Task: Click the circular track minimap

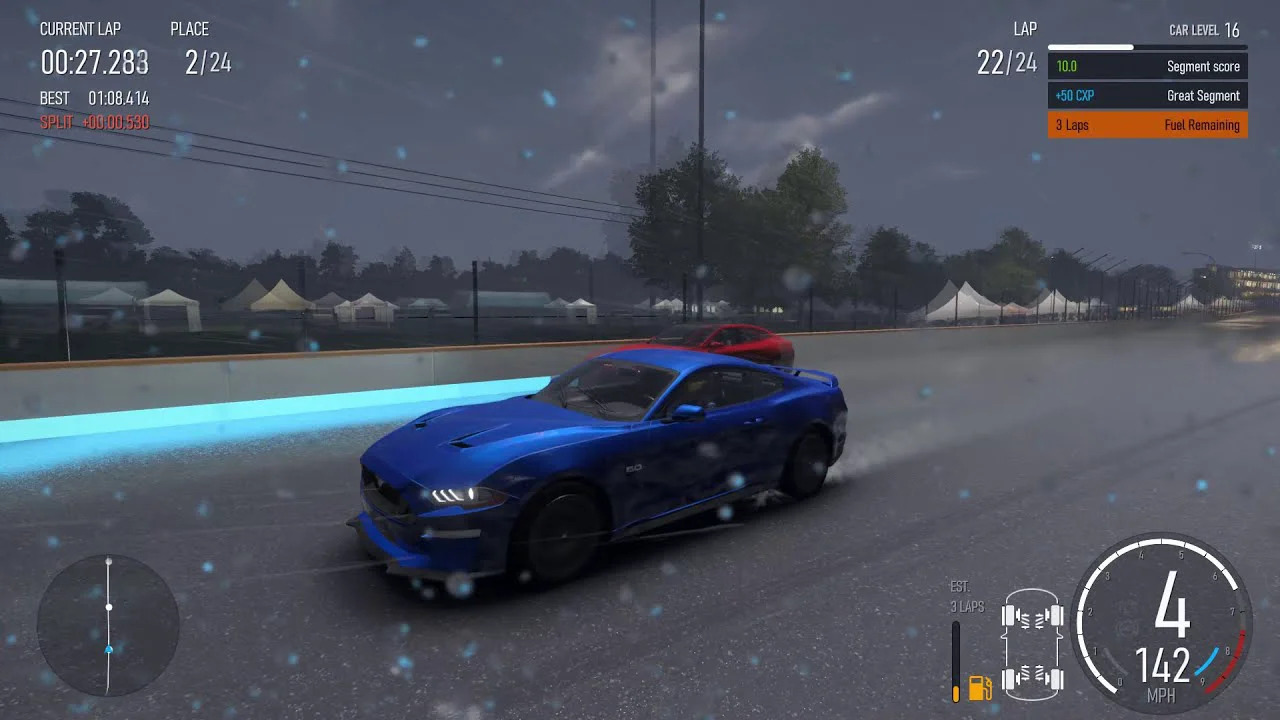Action: pos(108,625)
